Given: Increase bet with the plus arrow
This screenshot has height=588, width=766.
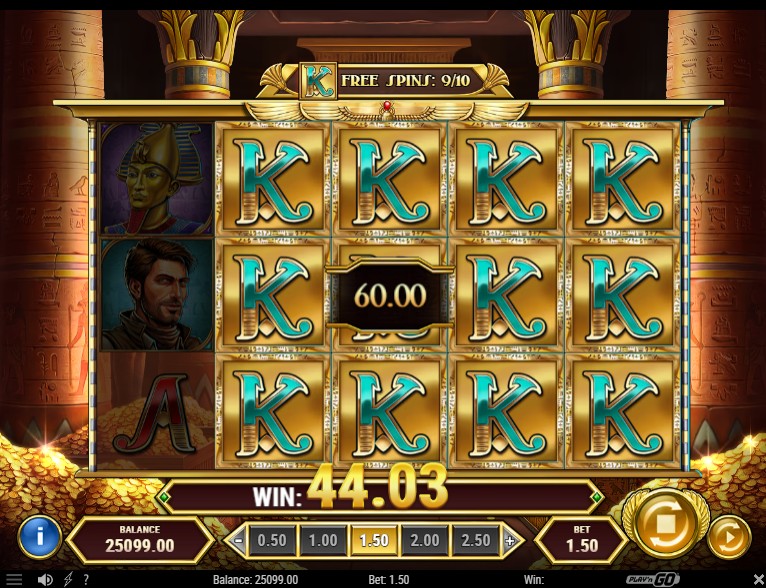Looking at the screenshot, I should [x=509, y=541].
